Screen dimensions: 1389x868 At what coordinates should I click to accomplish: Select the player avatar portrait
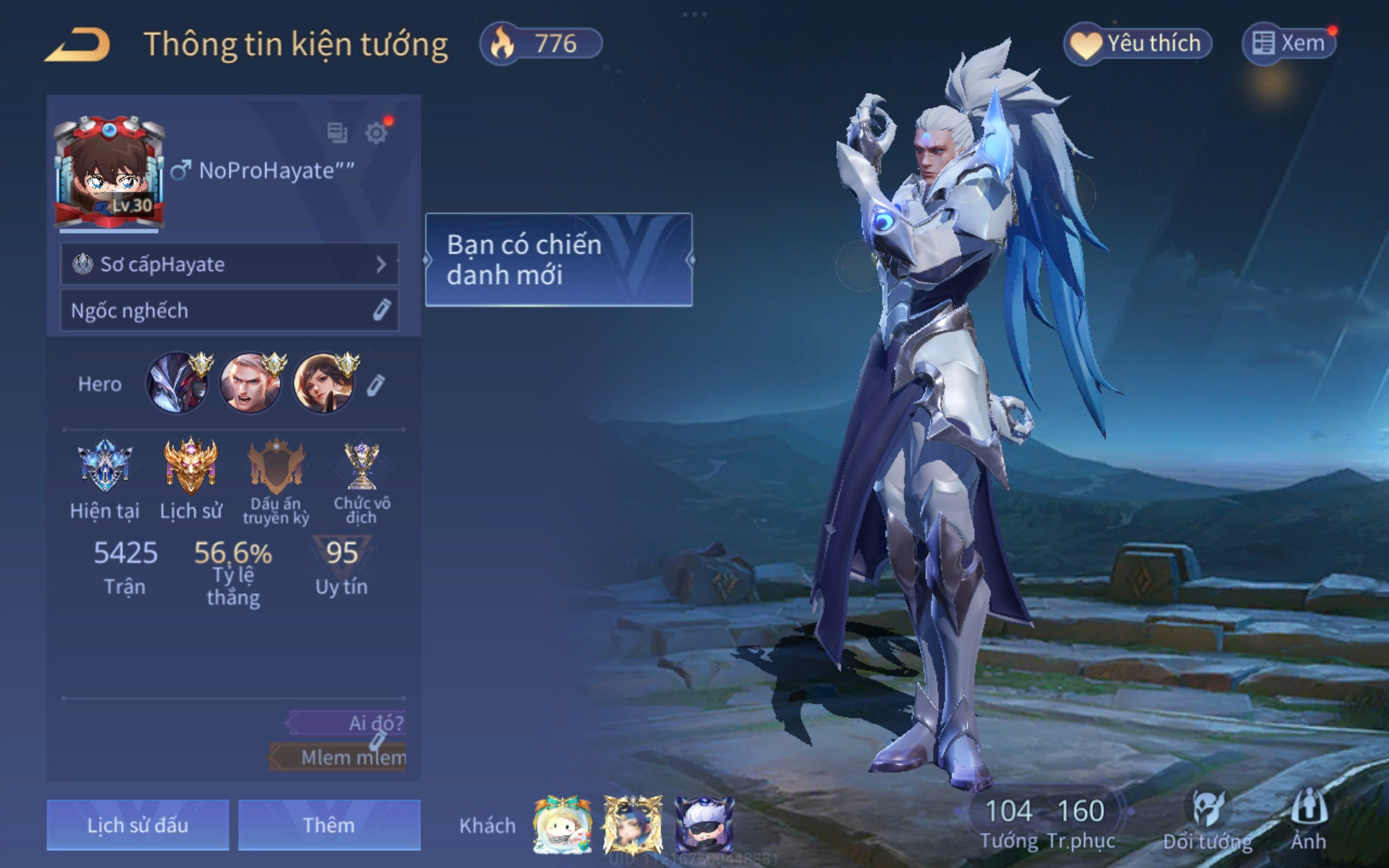tap(109, 172)
